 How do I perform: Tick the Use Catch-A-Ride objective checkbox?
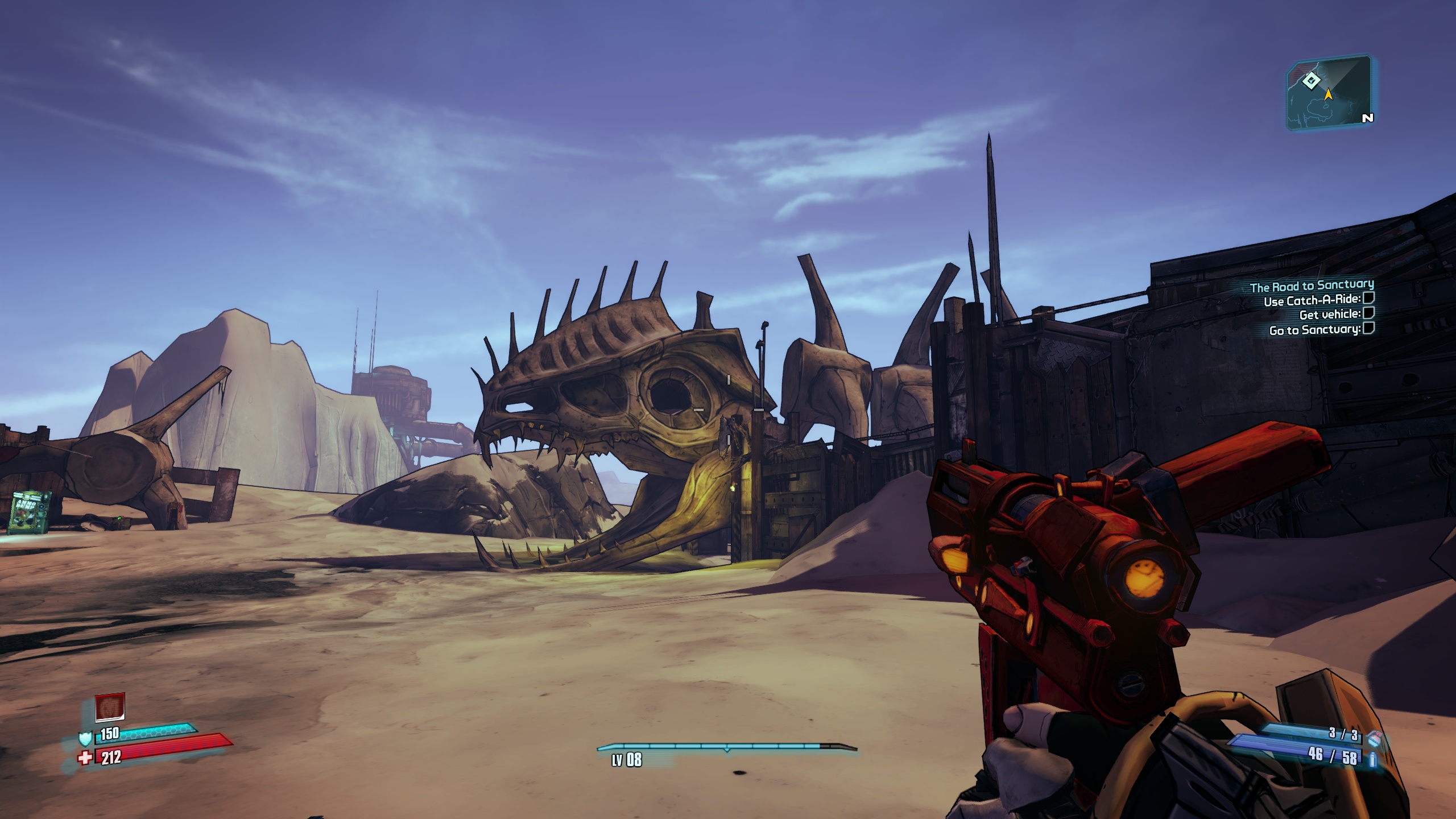(1369, 298)
